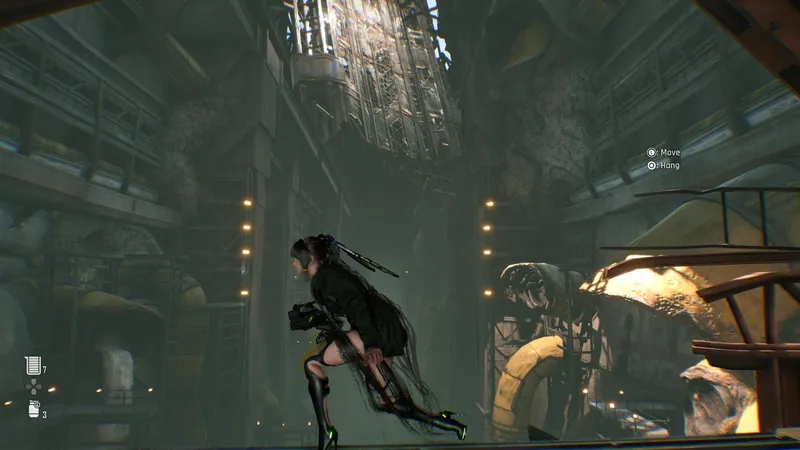Select the grenade canister item icon
800x450 pixels.
(33, 408)
